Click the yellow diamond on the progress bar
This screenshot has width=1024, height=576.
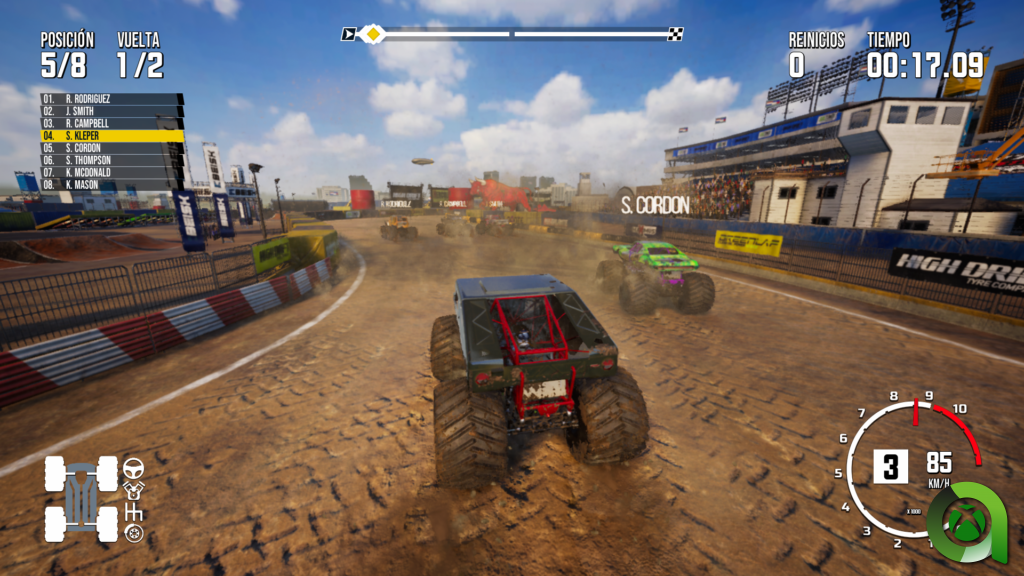click(373, 34)
